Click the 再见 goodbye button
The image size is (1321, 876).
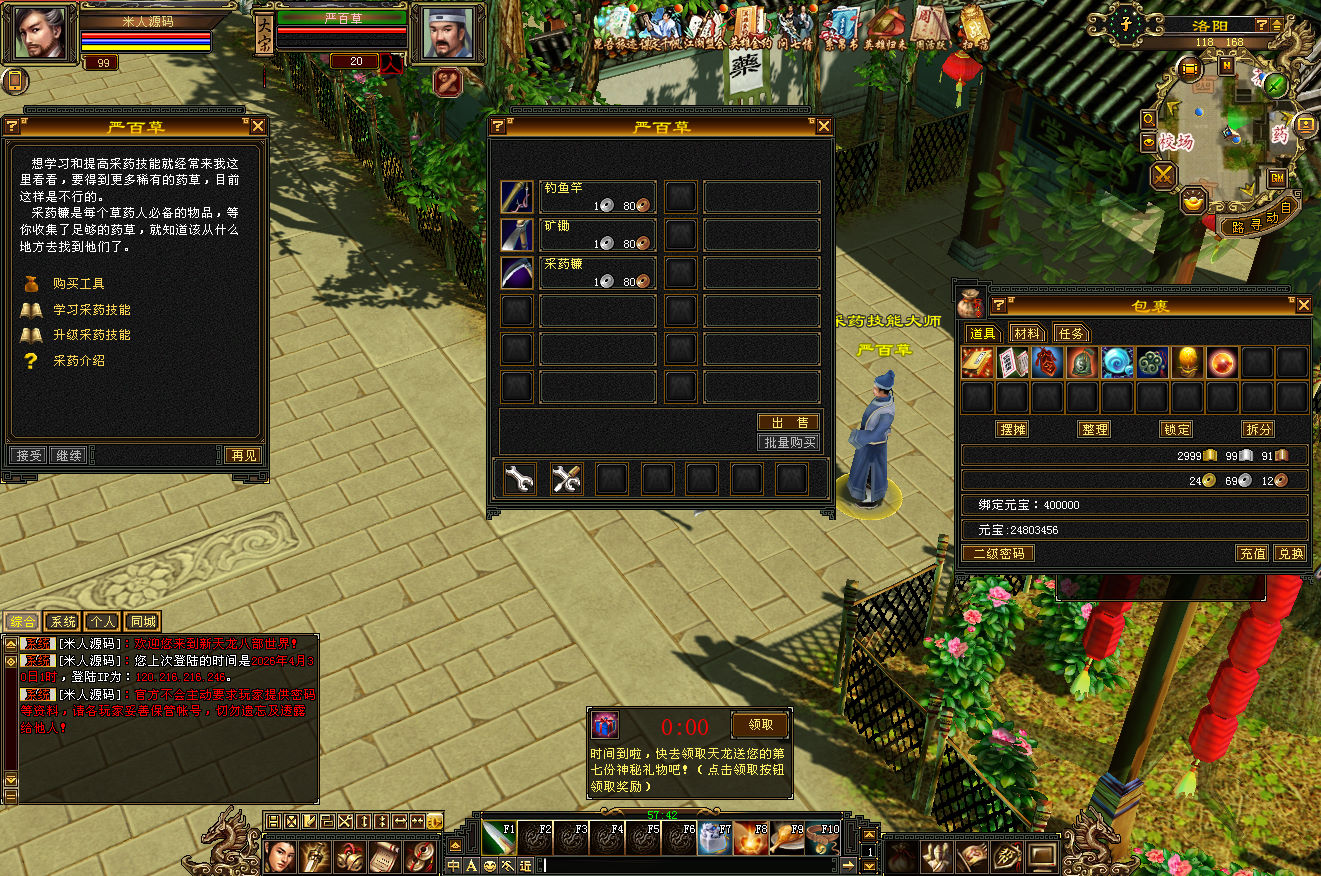pos(243,455)
